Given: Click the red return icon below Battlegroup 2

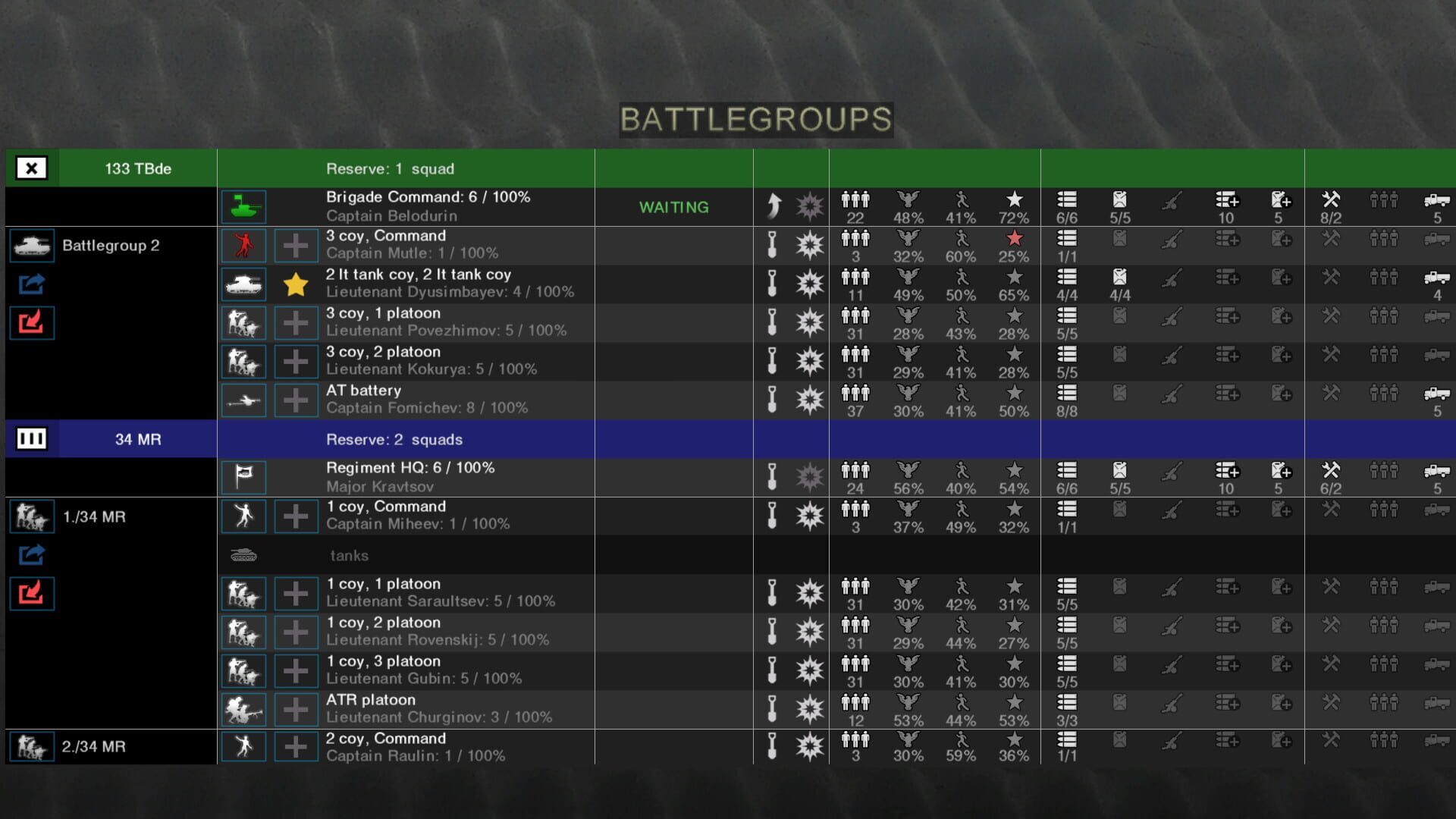Looking at the screenshot, I should pyautogui.click(x=31, y=322).
